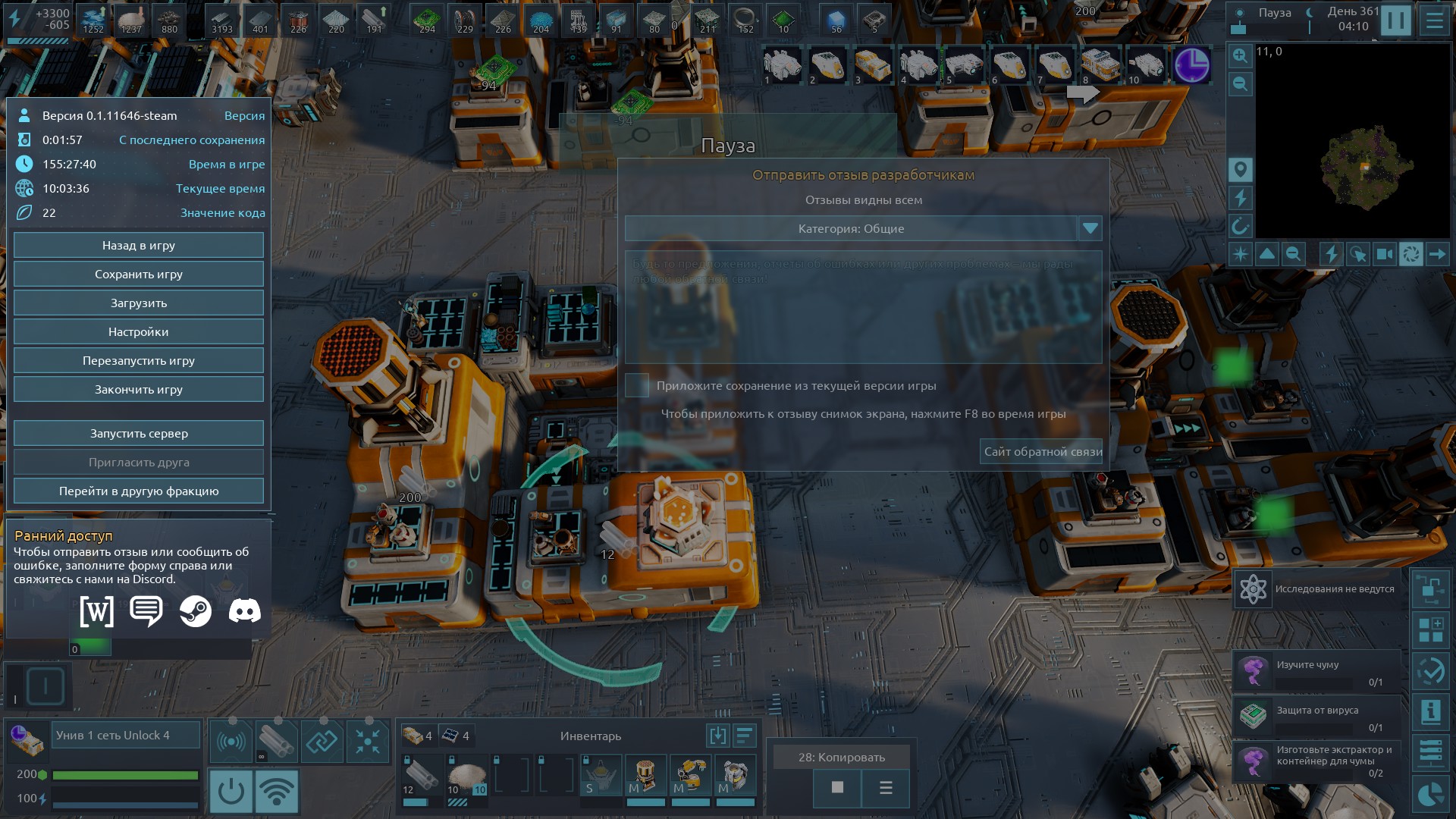Viewport: 1456px width, 819px height.
Task: Open the Steam community icon
Action: tap(195, 611)
